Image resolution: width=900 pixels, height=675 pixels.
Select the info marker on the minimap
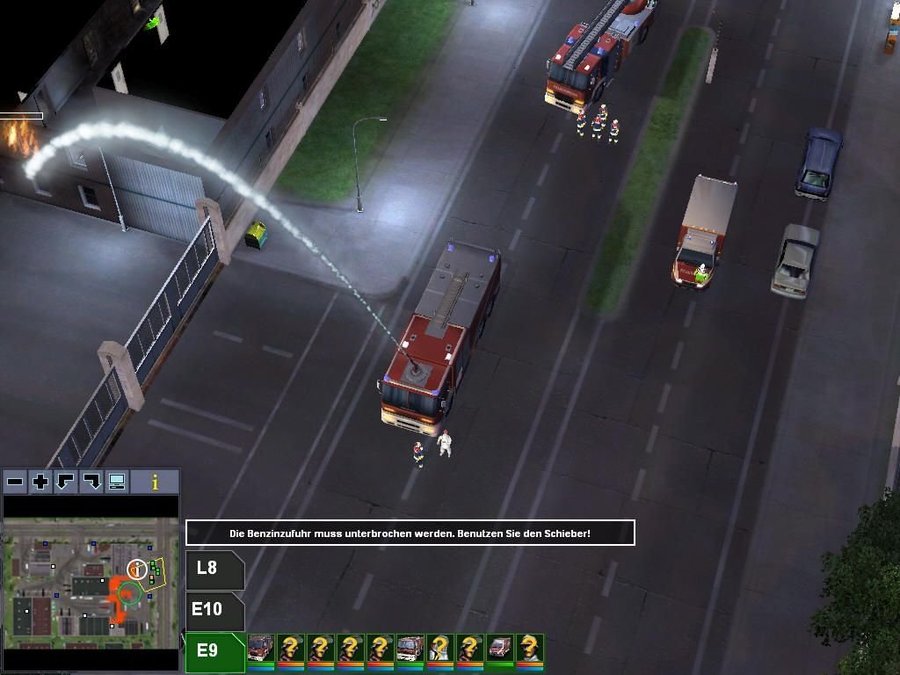pyautogui.click(x=137, y=570)
